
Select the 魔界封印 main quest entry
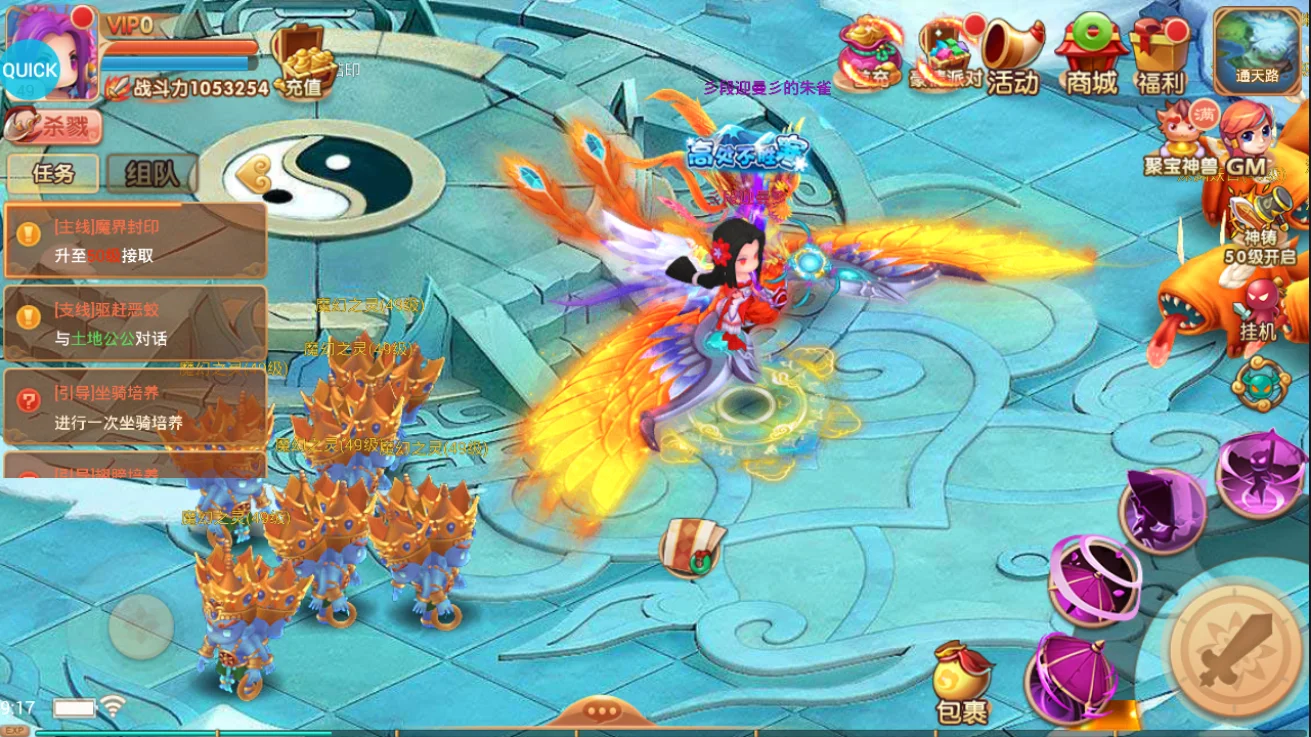tap(135, 241)
